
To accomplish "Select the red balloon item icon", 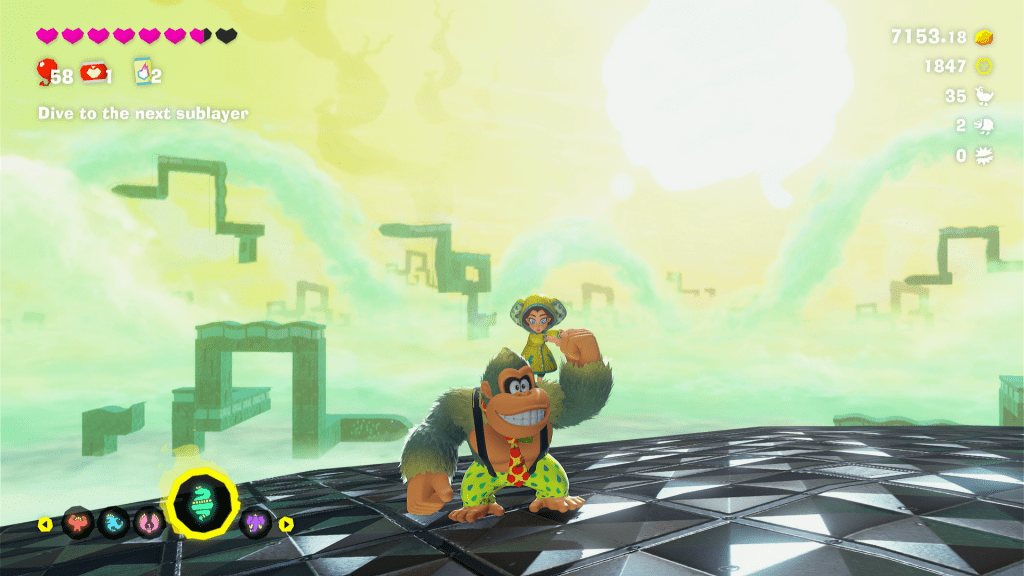I will click(x=46, y=71).
